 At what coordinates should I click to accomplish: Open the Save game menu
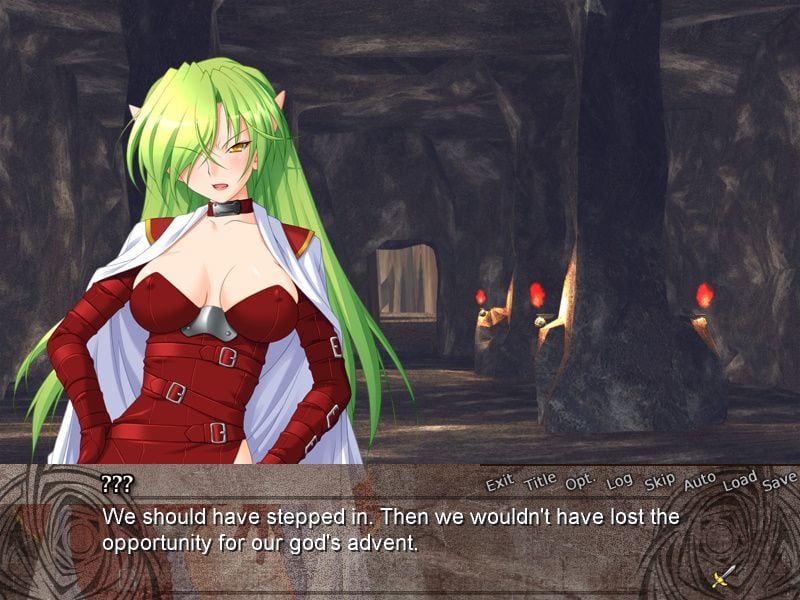click(x=778, y=482)
